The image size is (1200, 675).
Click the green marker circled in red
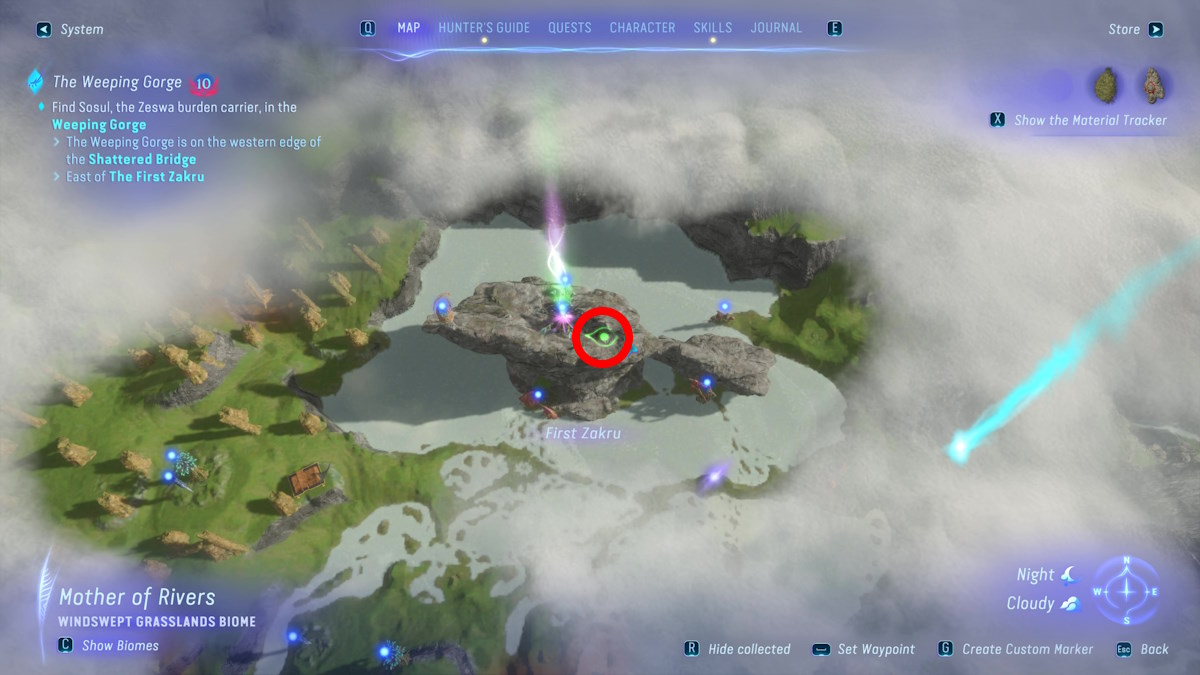click(603, 339)
